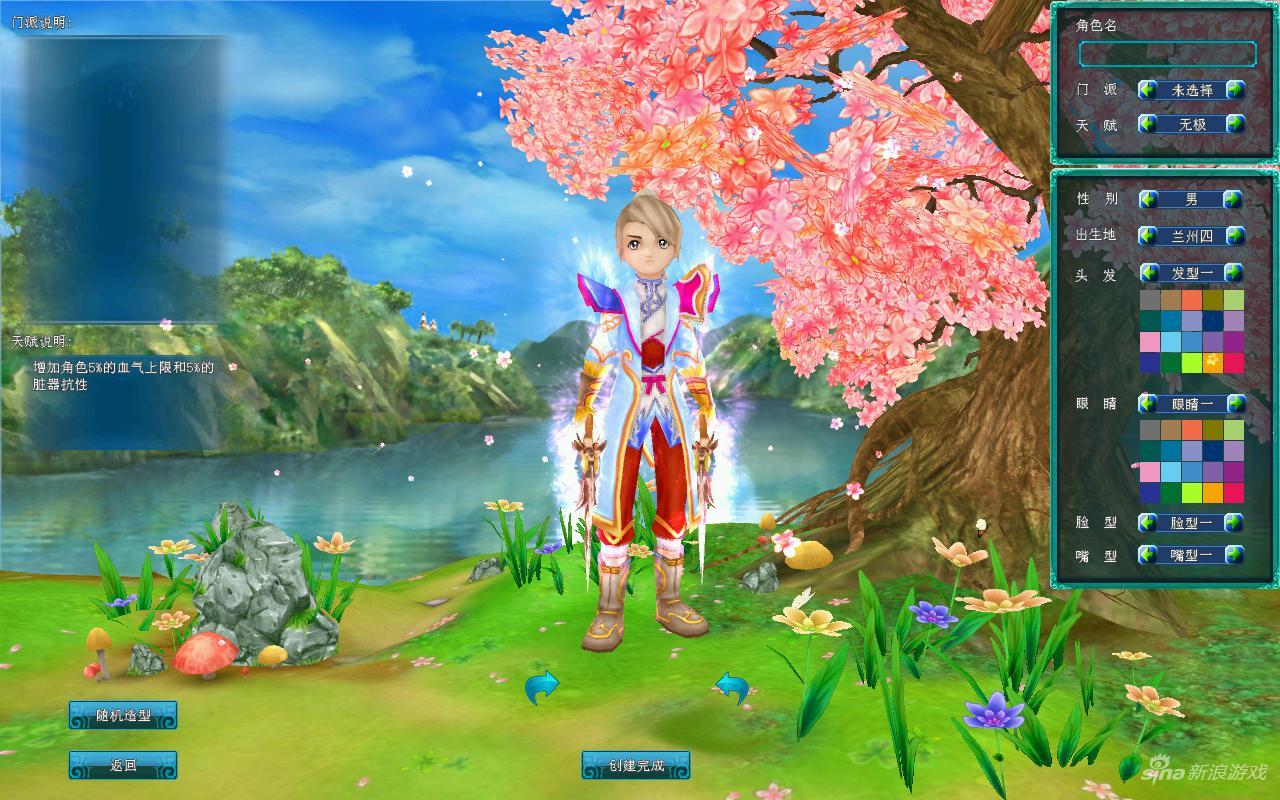Viewport: 1280px width, 800px height.
Task: Pick the lime green hair color swatch
Action: [1191, 363]
